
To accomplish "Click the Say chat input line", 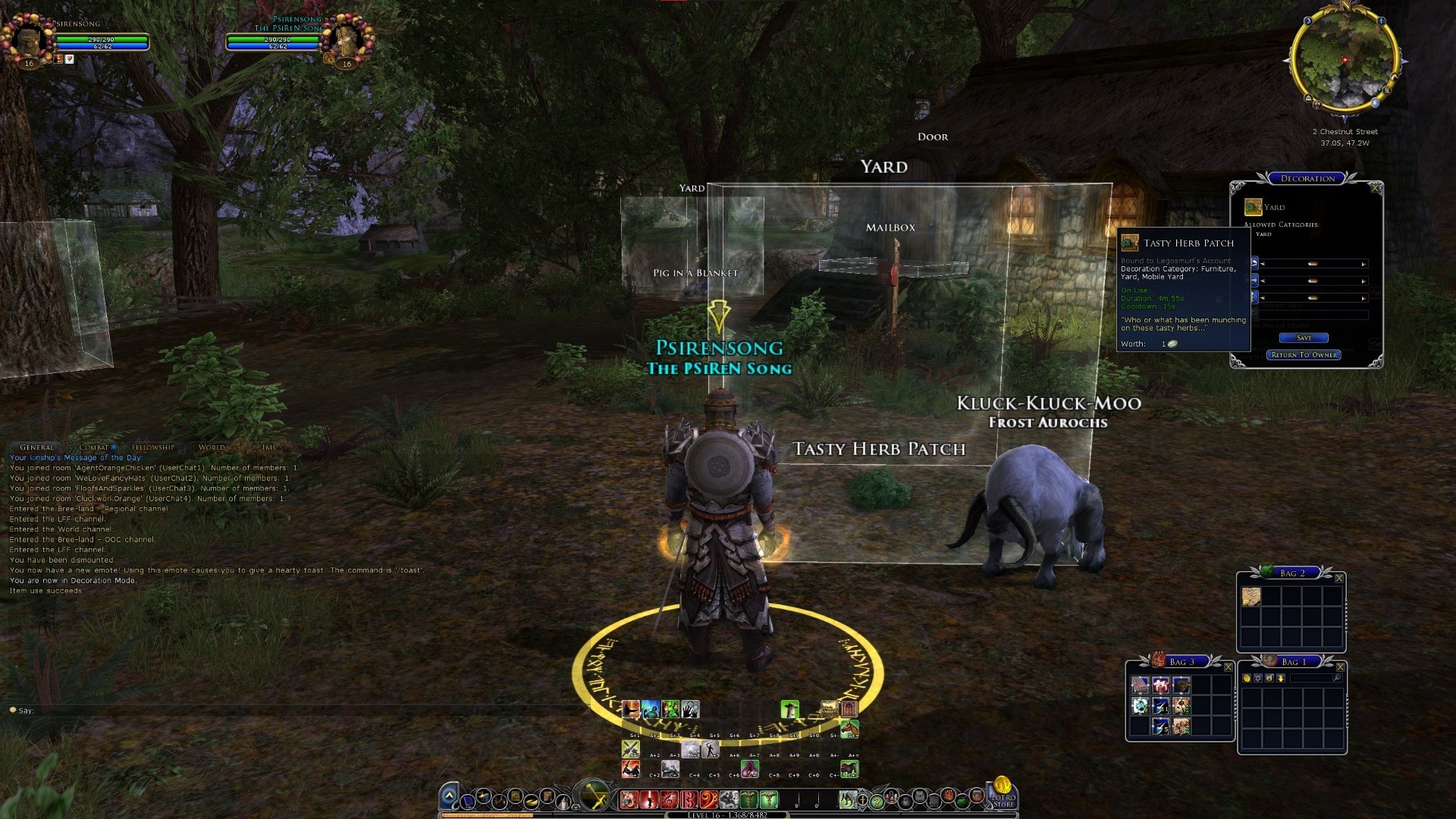I will tap(227, 711).
